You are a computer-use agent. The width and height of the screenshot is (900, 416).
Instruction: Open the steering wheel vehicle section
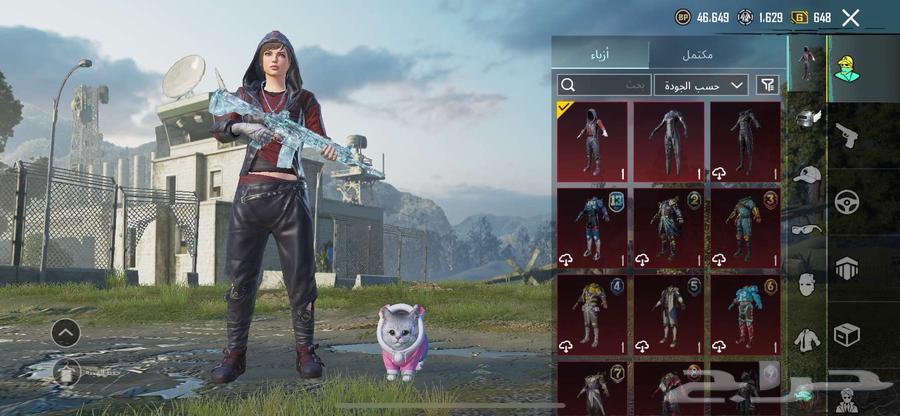(x=847, y=200)
